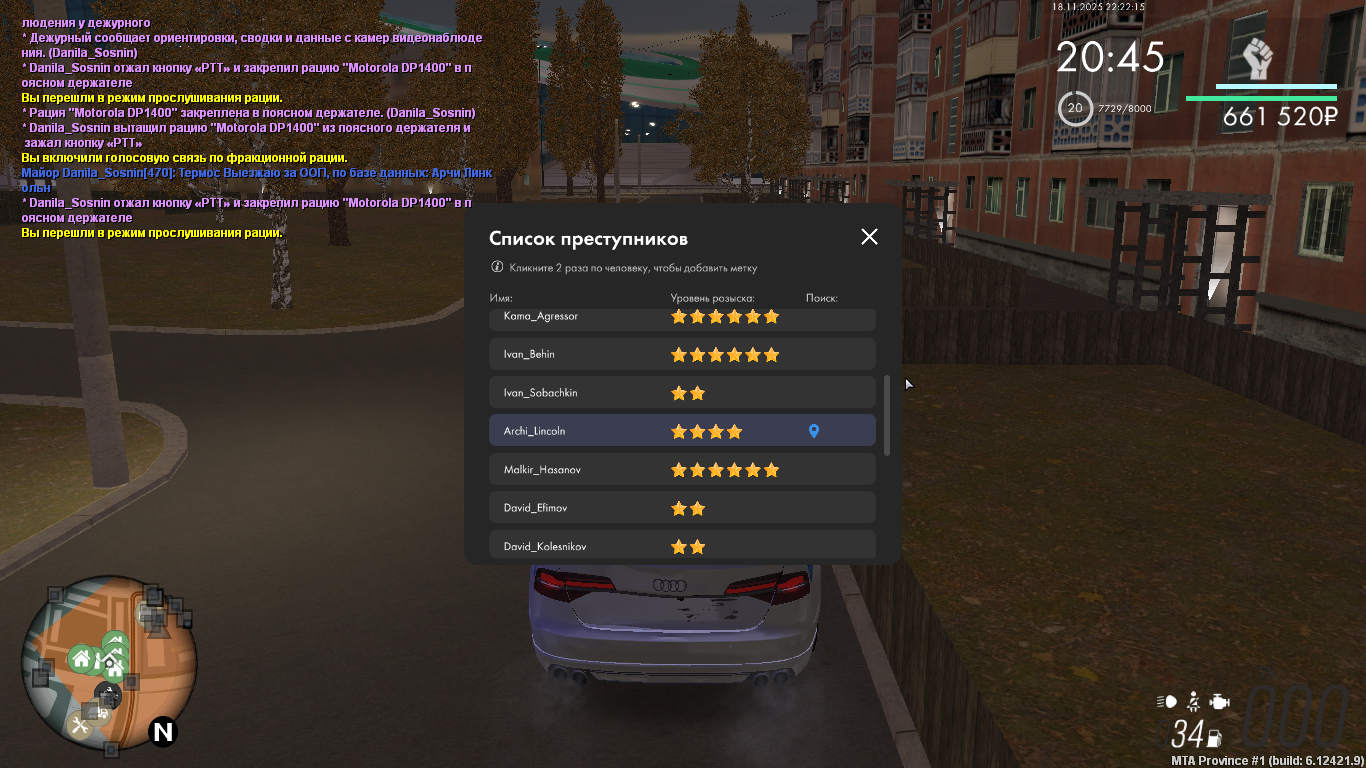Viewport: 1366px width, 768px height.
Task: Click the blue location marker for Archi_Lincoln
Action: pyautogui.click(x=814, y=431)
